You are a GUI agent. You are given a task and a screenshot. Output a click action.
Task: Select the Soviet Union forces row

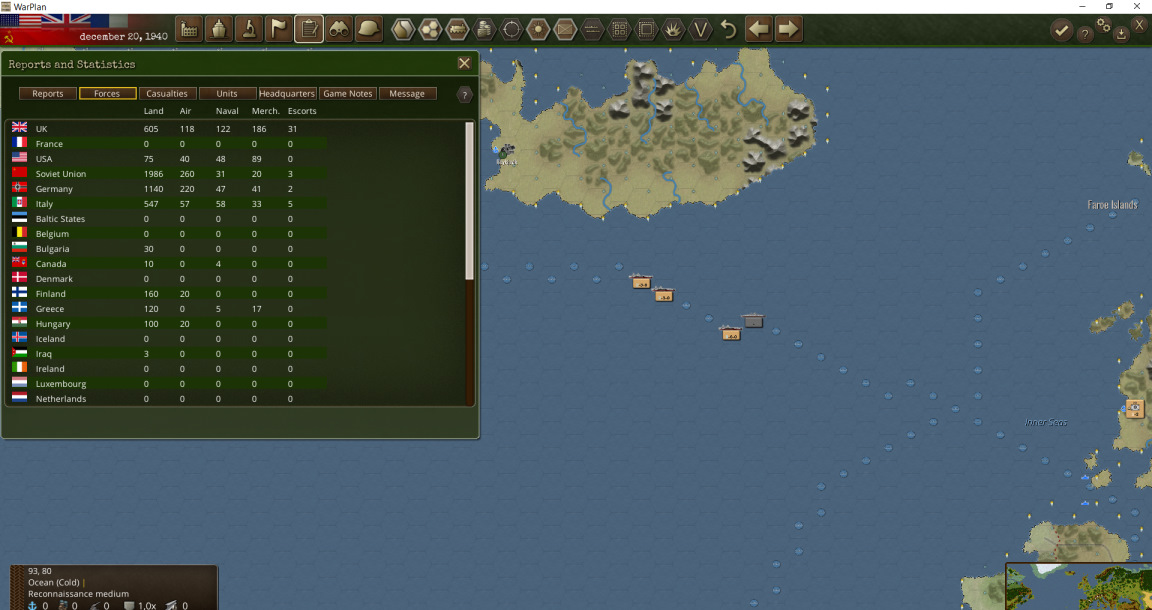61,174
